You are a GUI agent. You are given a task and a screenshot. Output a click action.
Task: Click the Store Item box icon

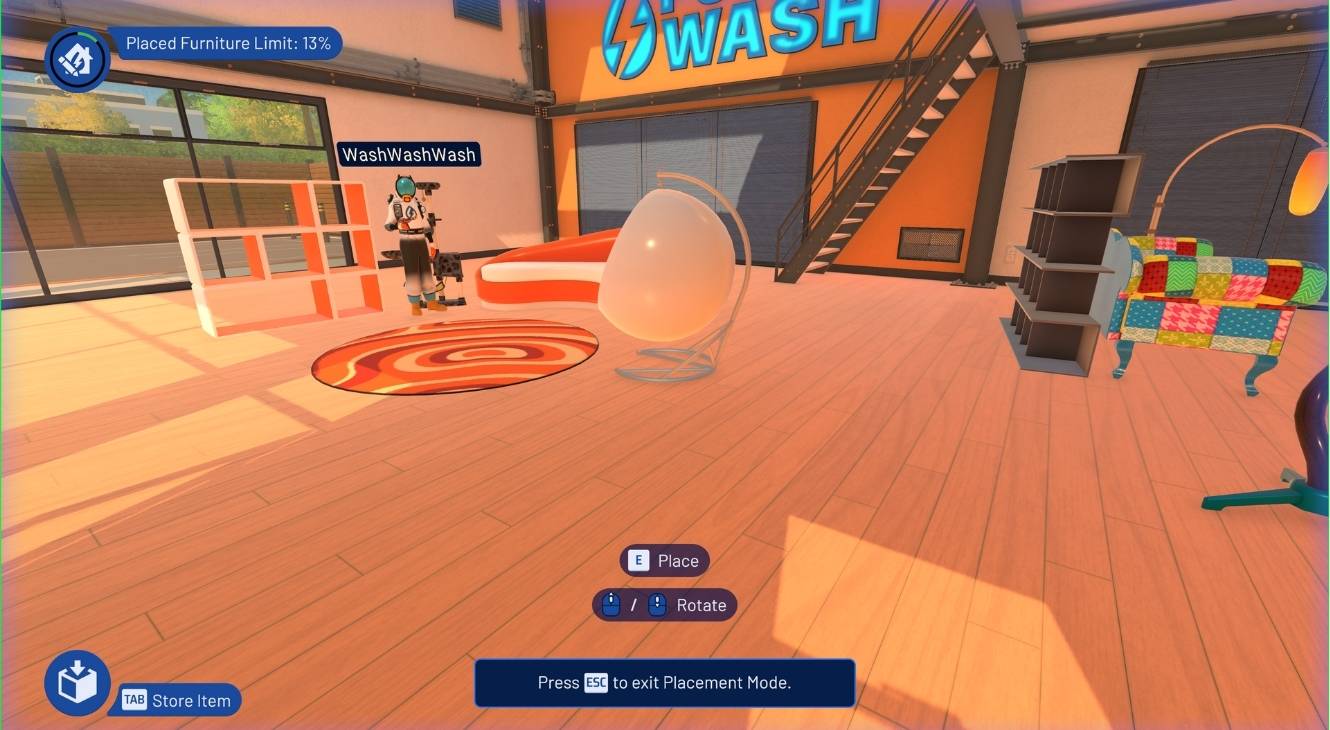coord(76,683)
